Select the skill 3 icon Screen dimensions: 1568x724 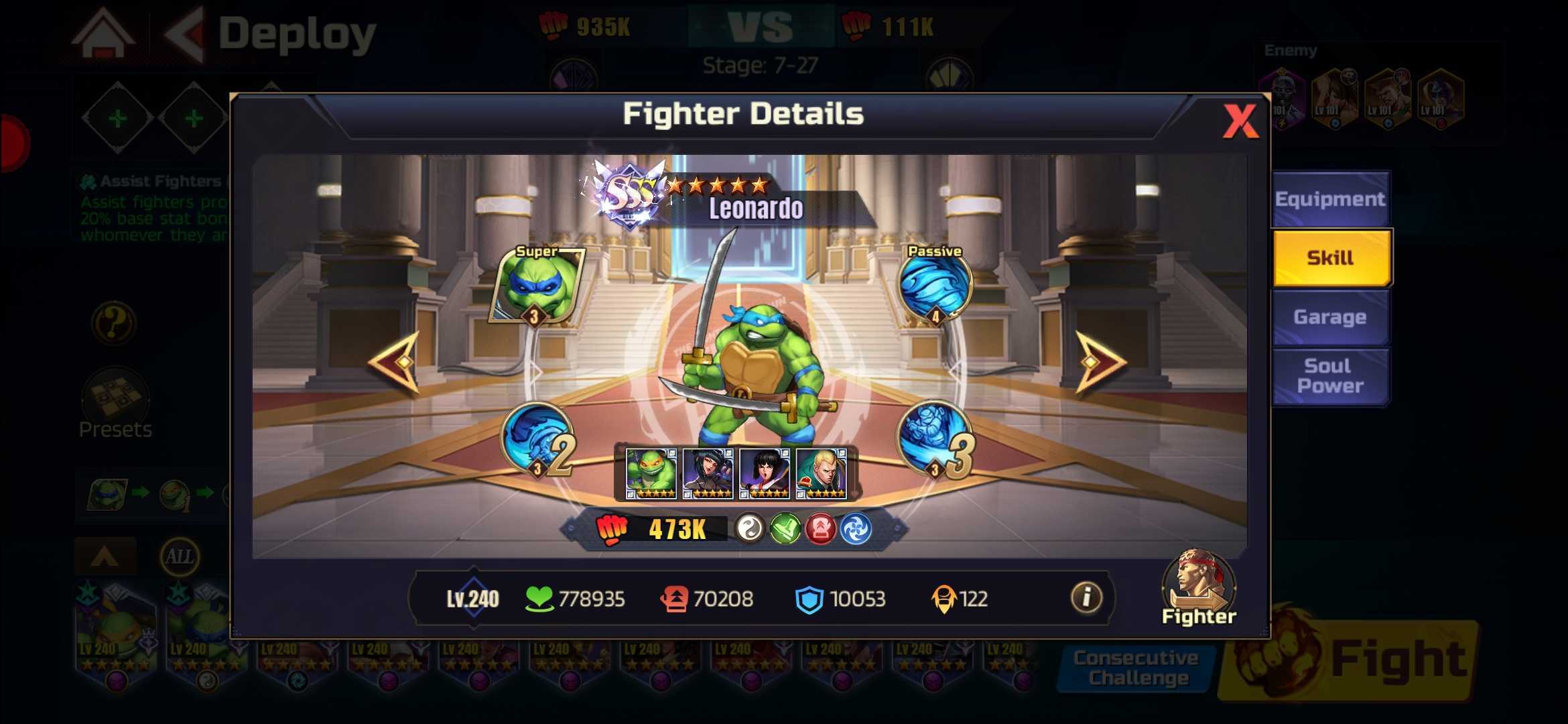(935, 439)
